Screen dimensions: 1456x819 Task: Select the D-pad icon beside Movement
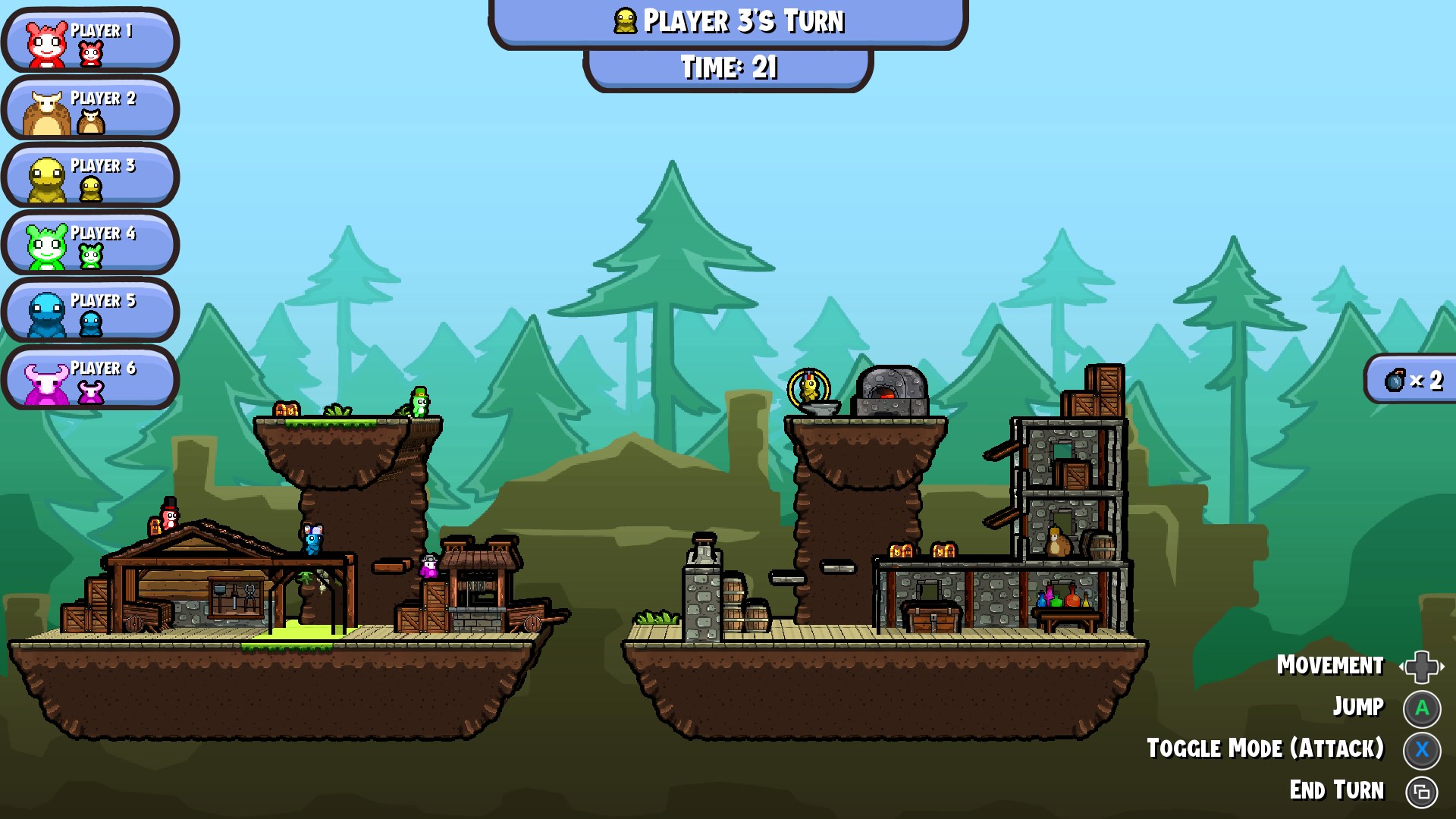coord(1422,666)
